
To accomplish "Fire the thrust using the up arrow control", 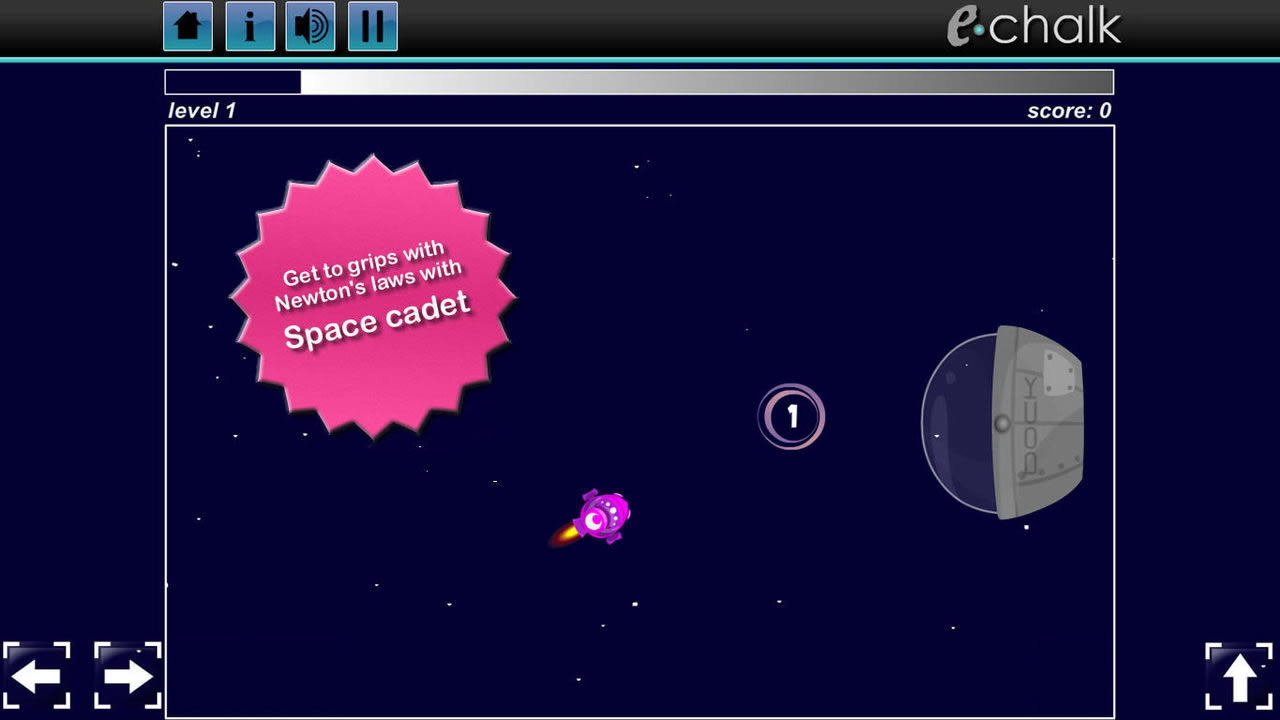I will tap(1240, 676).
